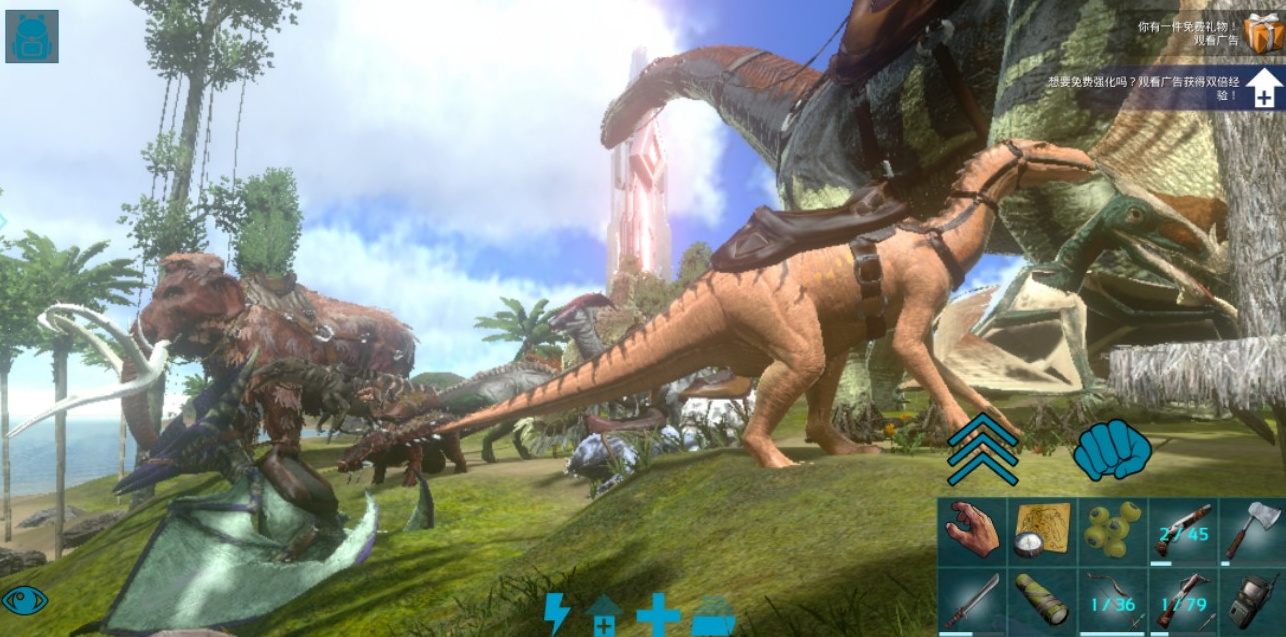The height and width of the screenshot is (637, 1286).
Task: Equip the sword from the hotbar
Action: tap(971, 601)
